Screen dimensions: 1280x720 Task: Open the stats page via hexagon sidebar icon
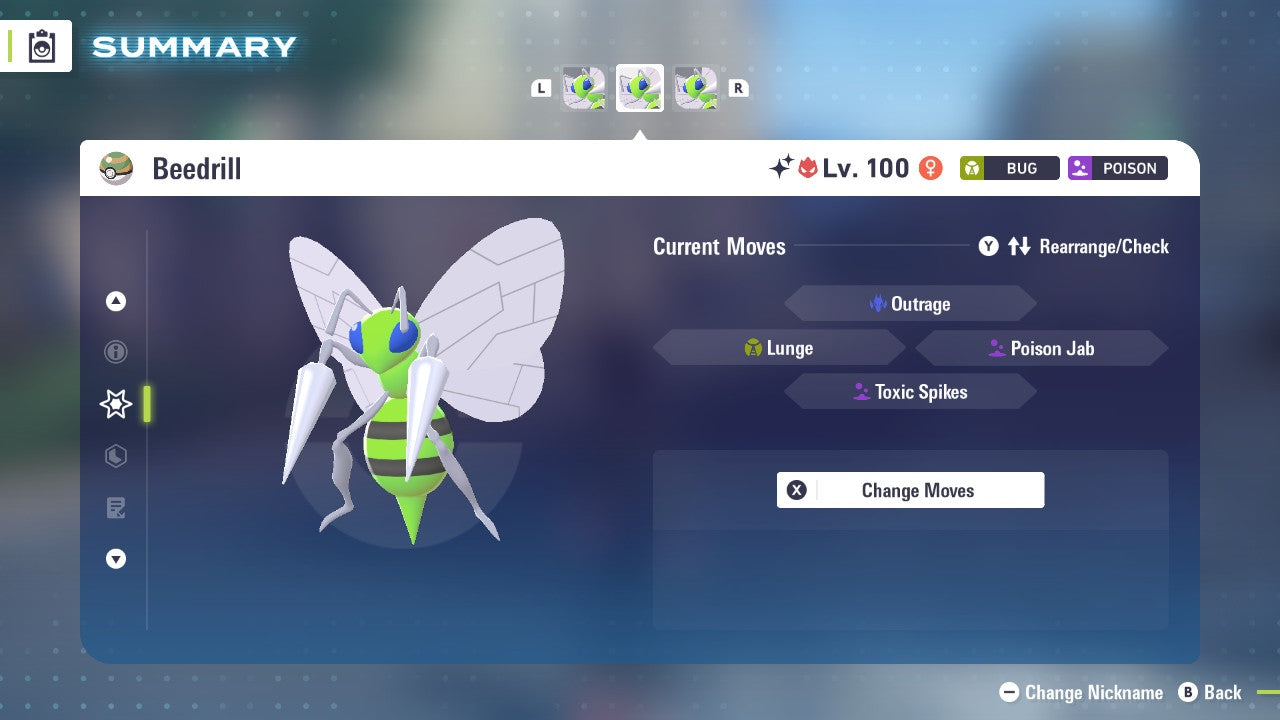115,456
